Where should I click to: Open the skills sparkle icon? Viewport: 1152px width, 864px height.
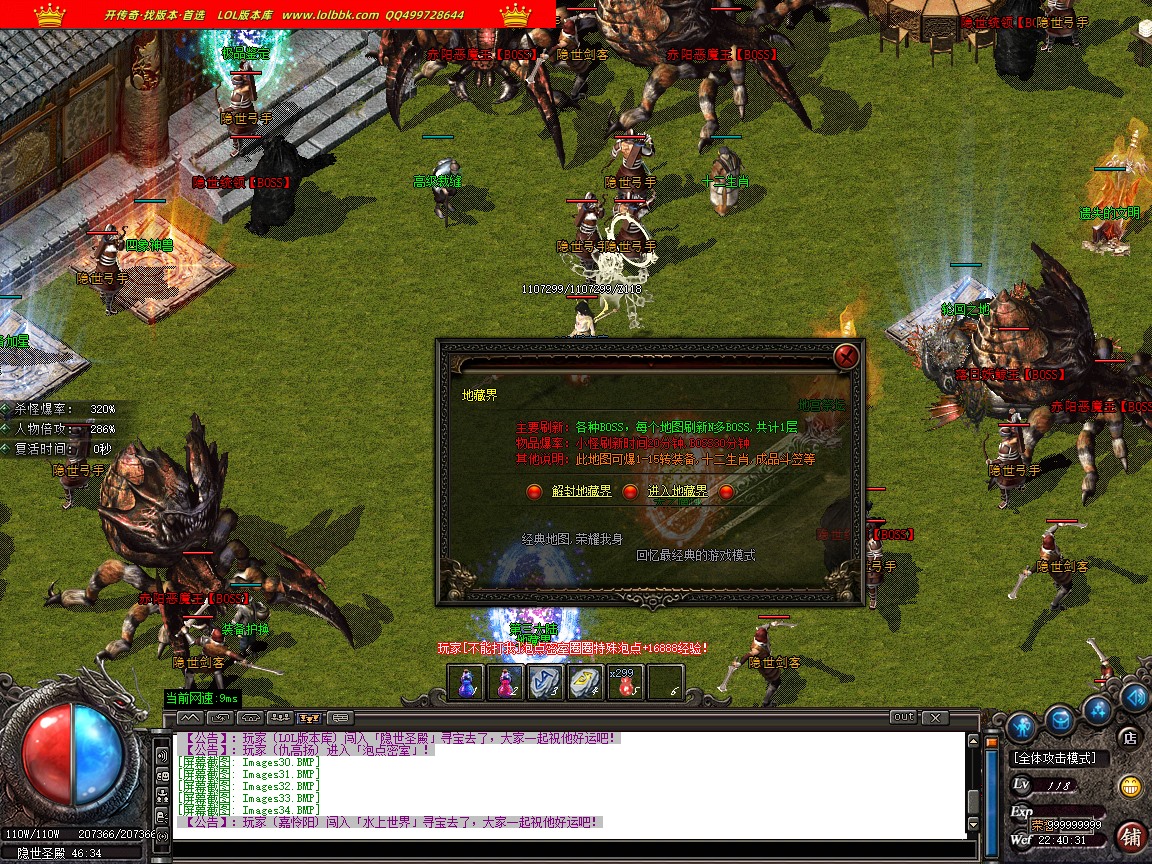pyautogui.click(x=1098, y=710)
